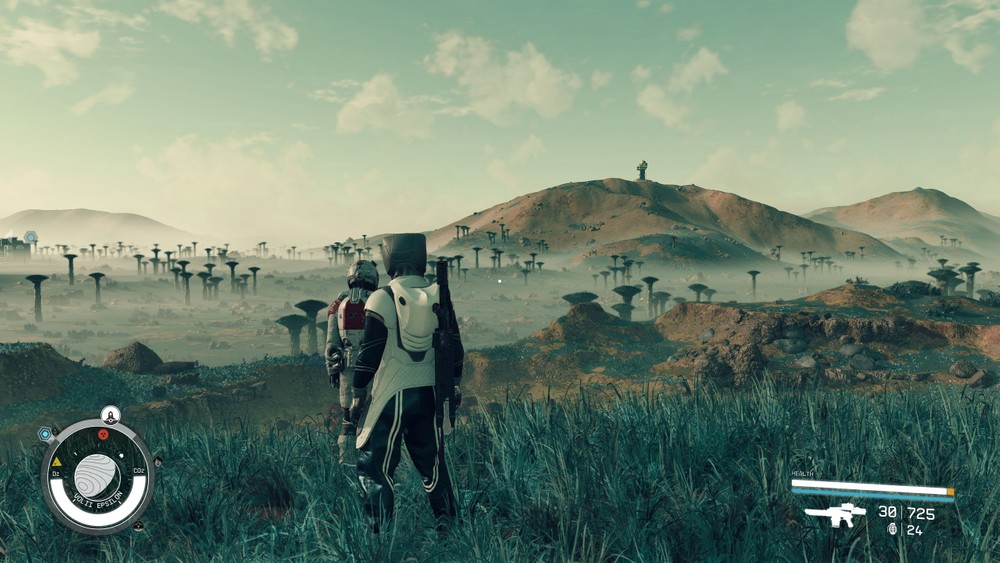Image resolution: width=1000 pixels, height=563 pixels.
Task: Select the ship marker atop the compass
Action: point(110,413)
